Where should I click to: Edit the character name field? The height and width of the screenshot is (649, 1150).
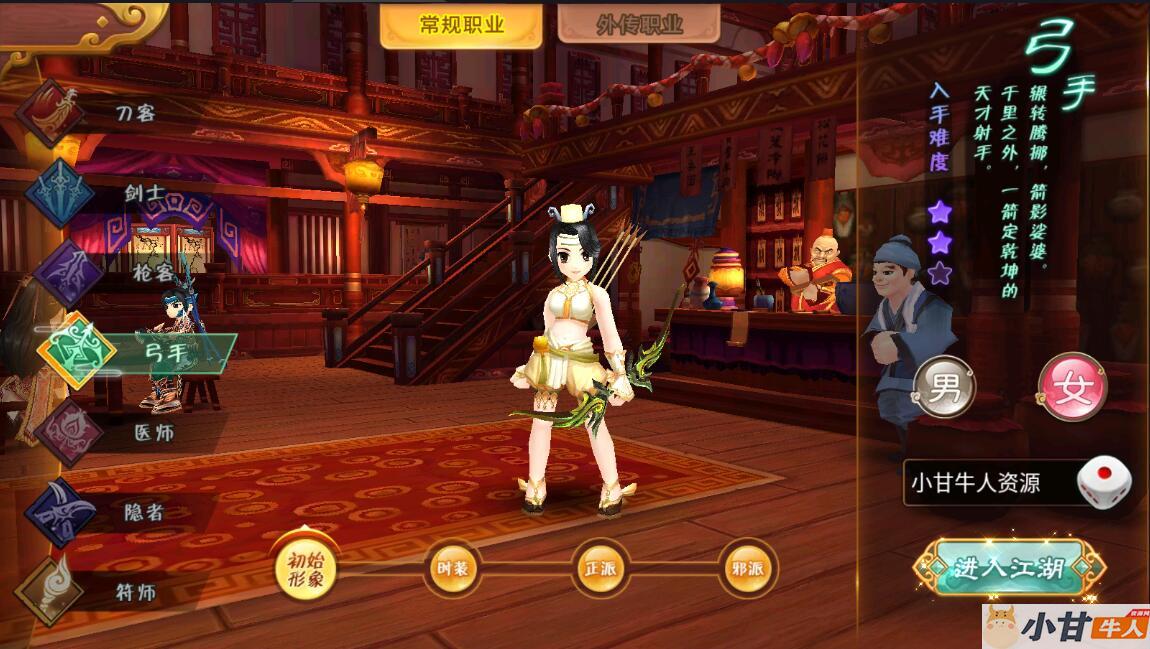click(987, 483)
